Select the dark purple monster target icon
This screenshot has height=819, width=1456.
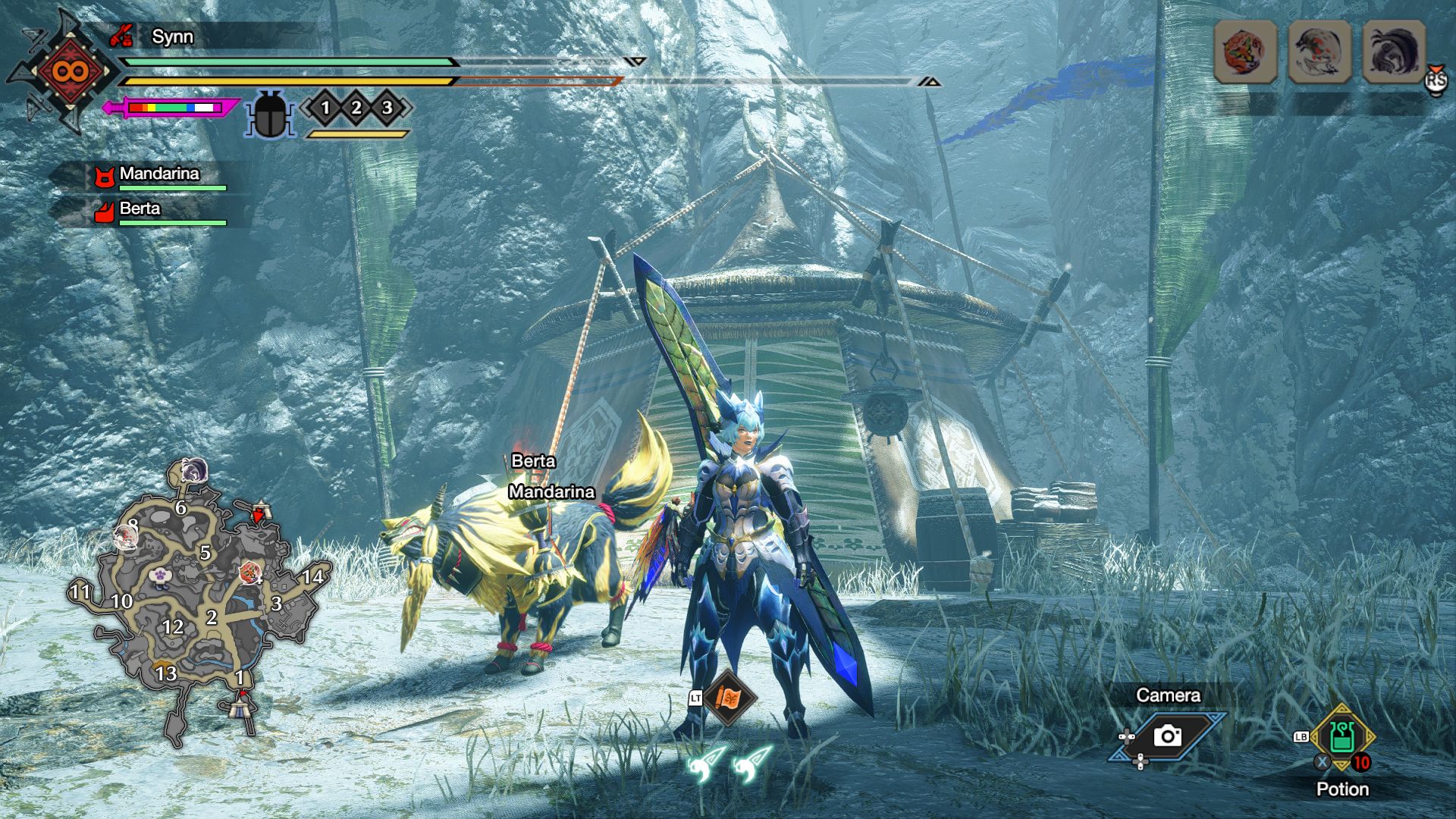tap(1394, 52)
